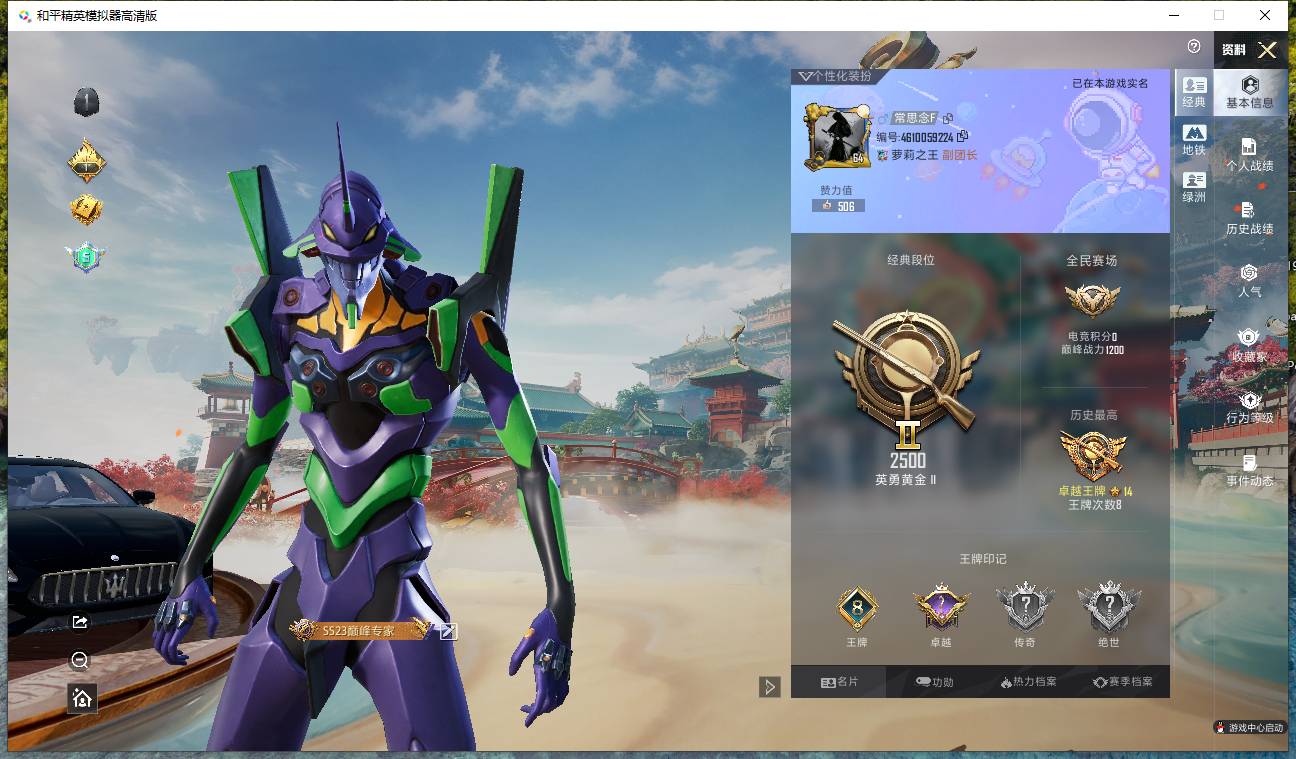
Task: Select the 功勋 tab
Action: click(934, 682)
